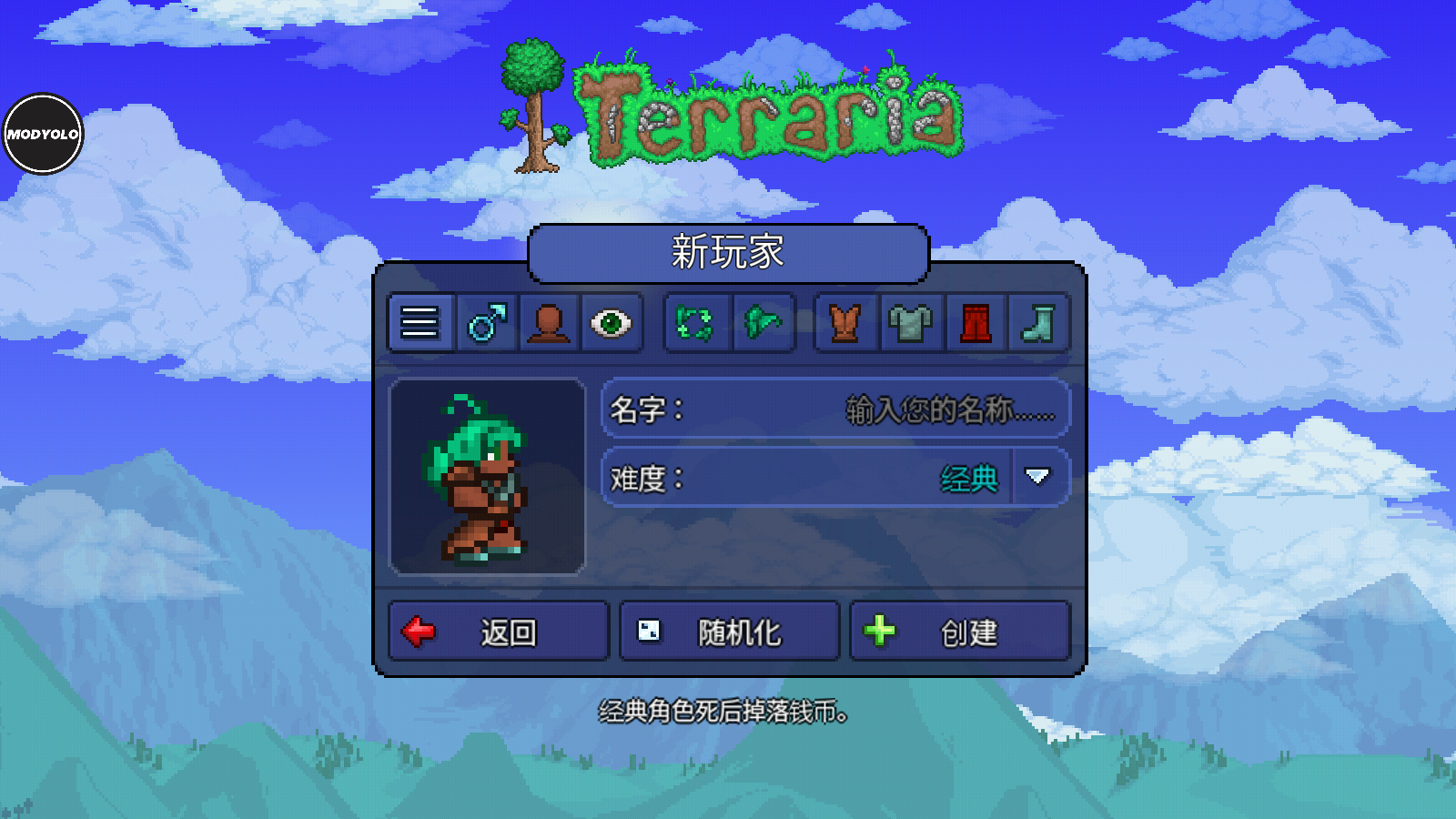Click the 返回 back button

(498, 630)
